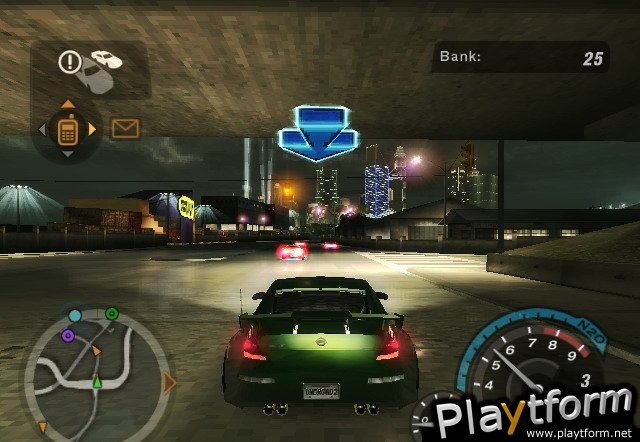Click the left arrow beside the phone
Viewport: 640px width, 442px height.
coord(43,129)
